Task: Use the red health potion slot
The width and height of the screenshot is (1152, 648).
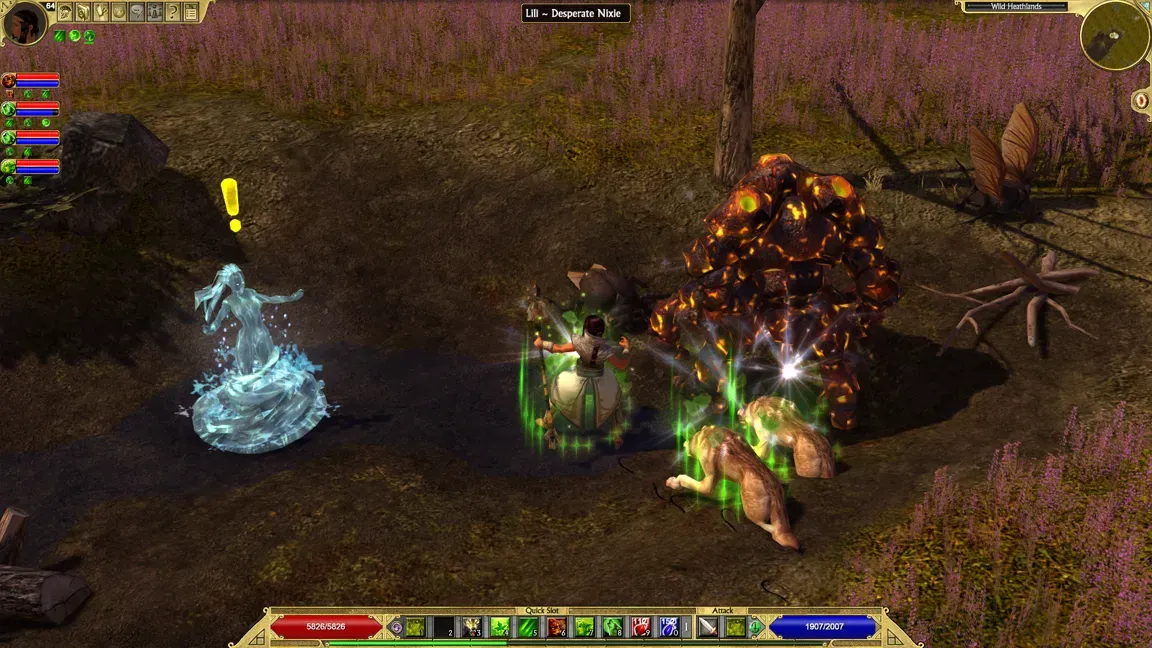Action: tap(641, 627)
